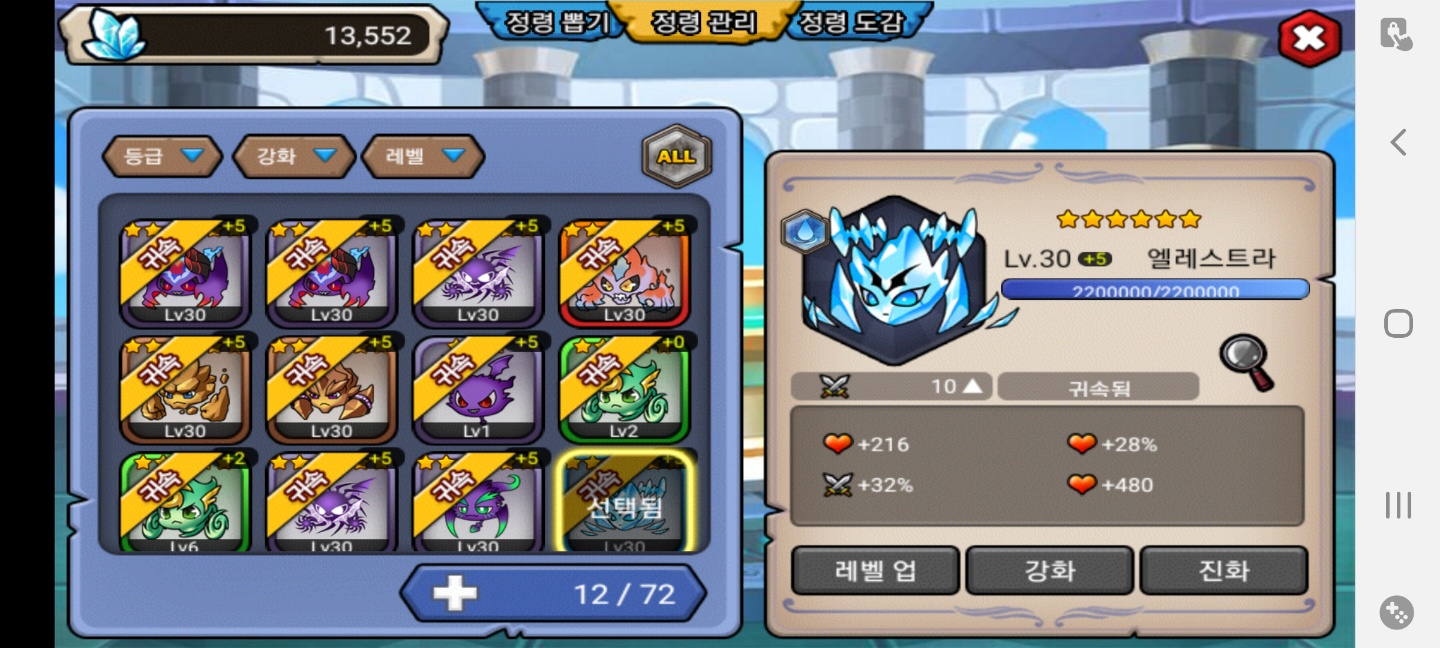Inspect spirit with the magnifying glass
Screen dimensions: 1440x648
tap(1245, 362)
